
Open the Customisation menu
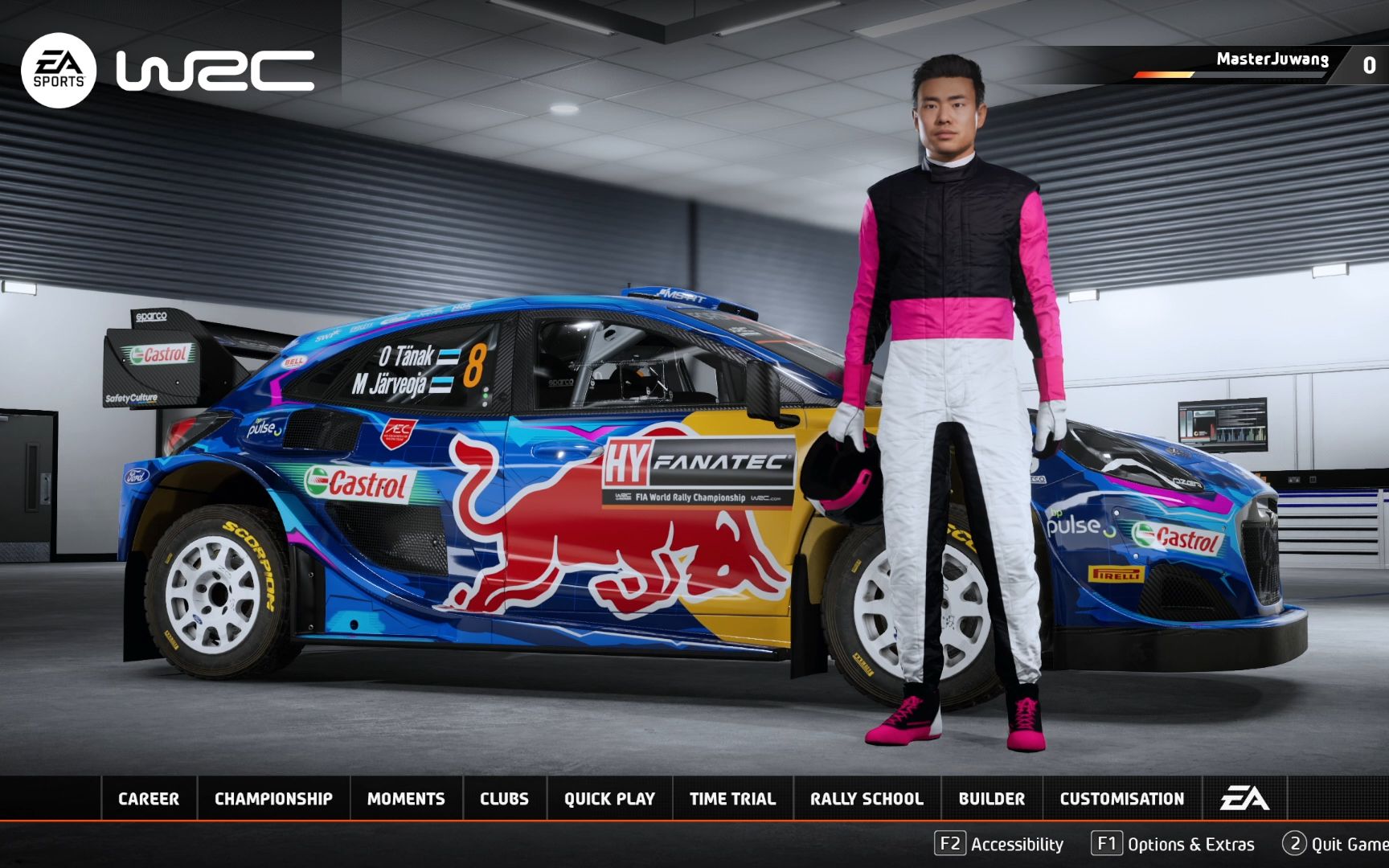point(1122,799)
